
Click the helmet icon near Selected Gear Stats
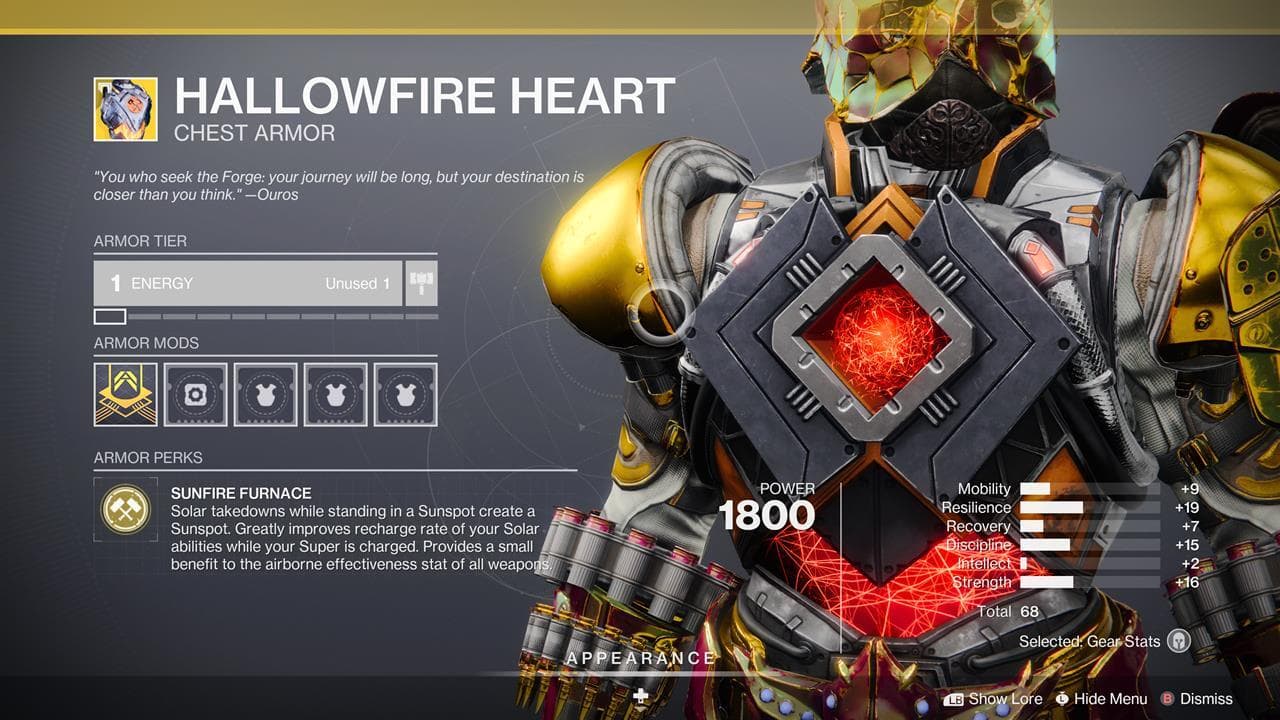click(1180, 640)
